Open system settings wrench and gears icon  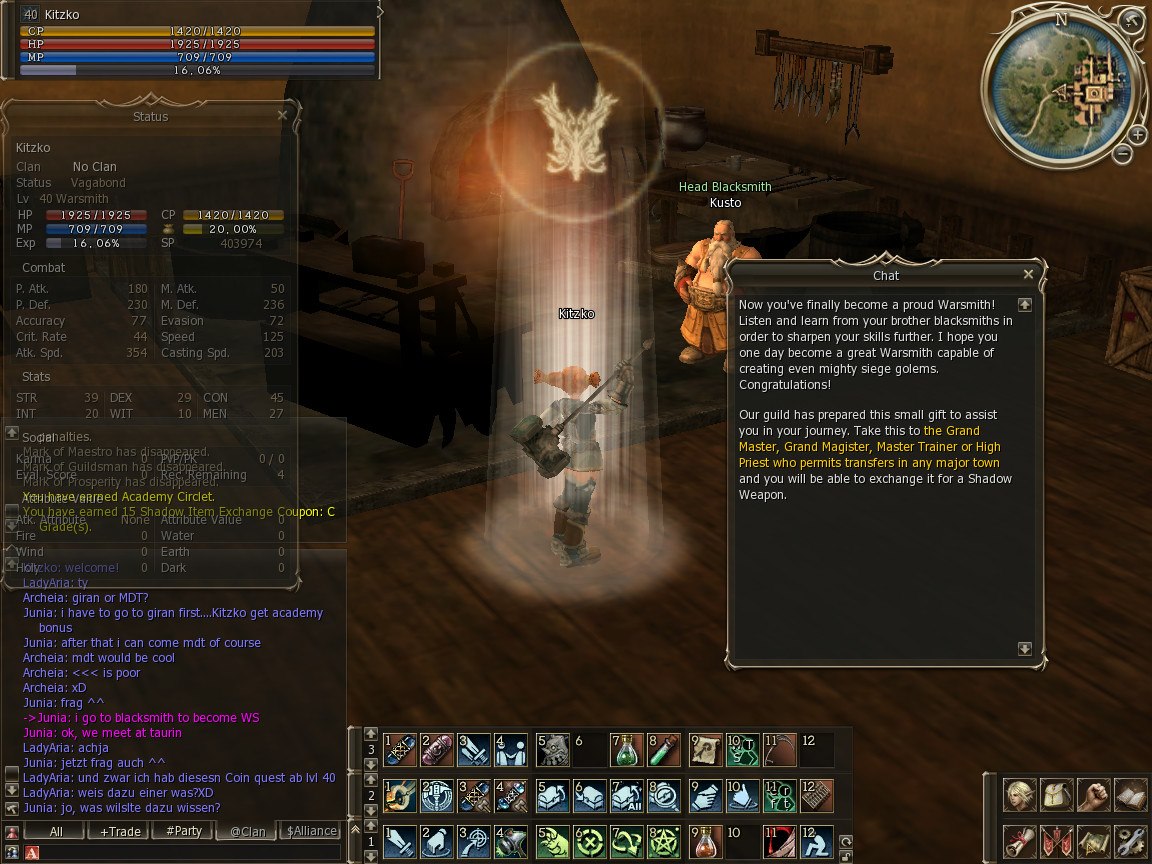click(x=1130, y=841)
